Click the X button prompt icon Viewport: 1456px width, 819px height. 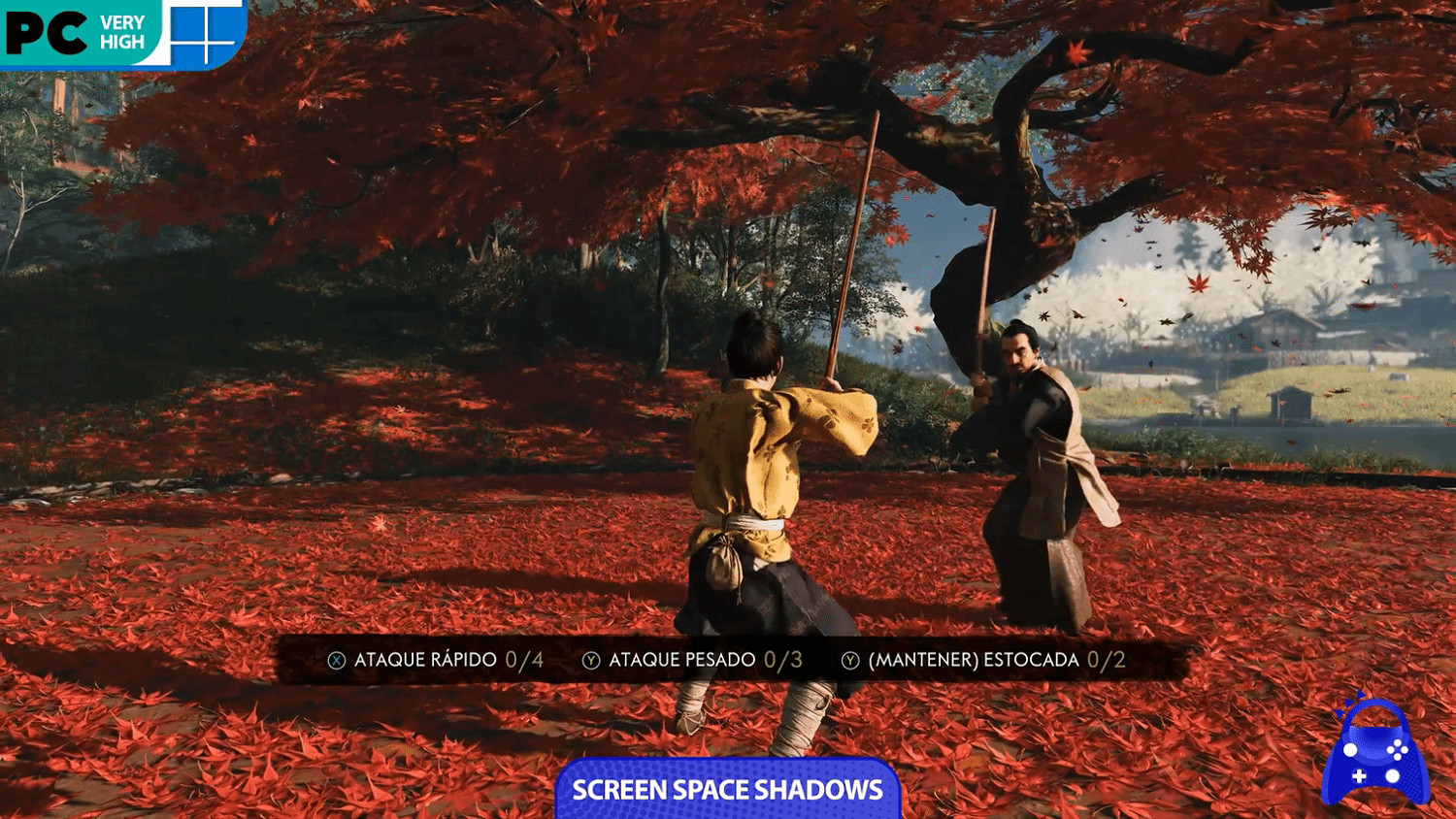tap(335, 659)
